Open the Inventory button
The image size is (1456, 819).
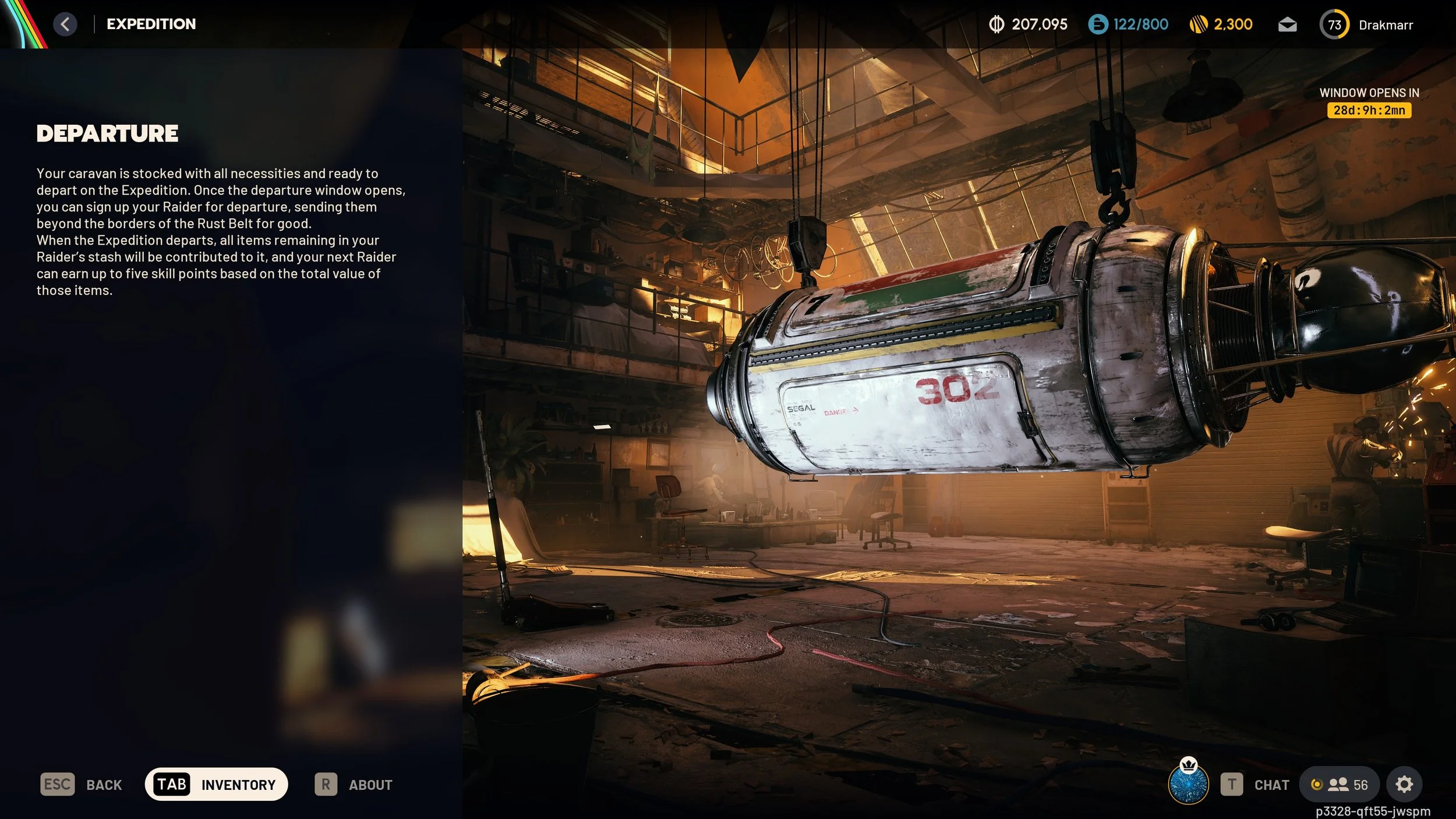coord(216,784)
